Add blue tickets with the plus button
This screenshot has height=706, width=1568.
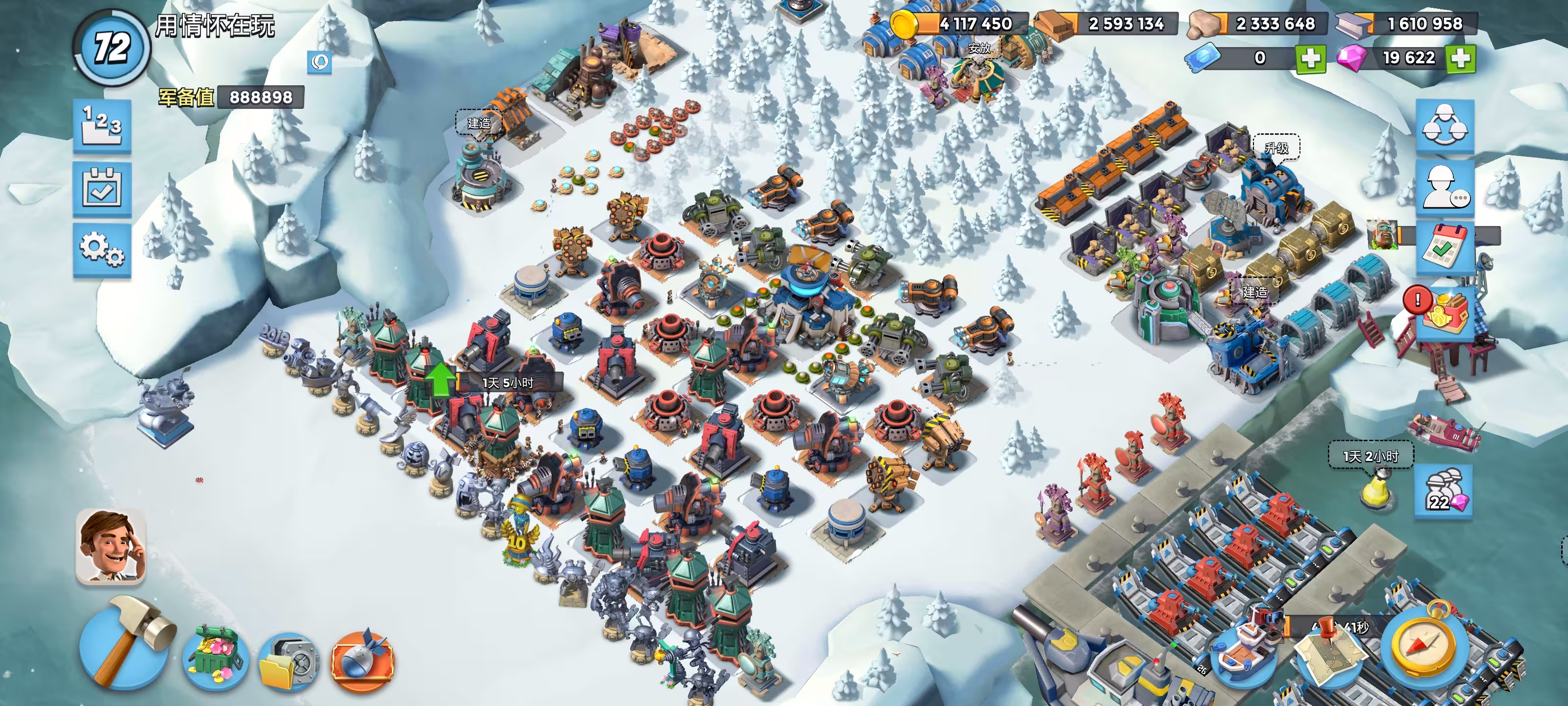click(1310, 58)
